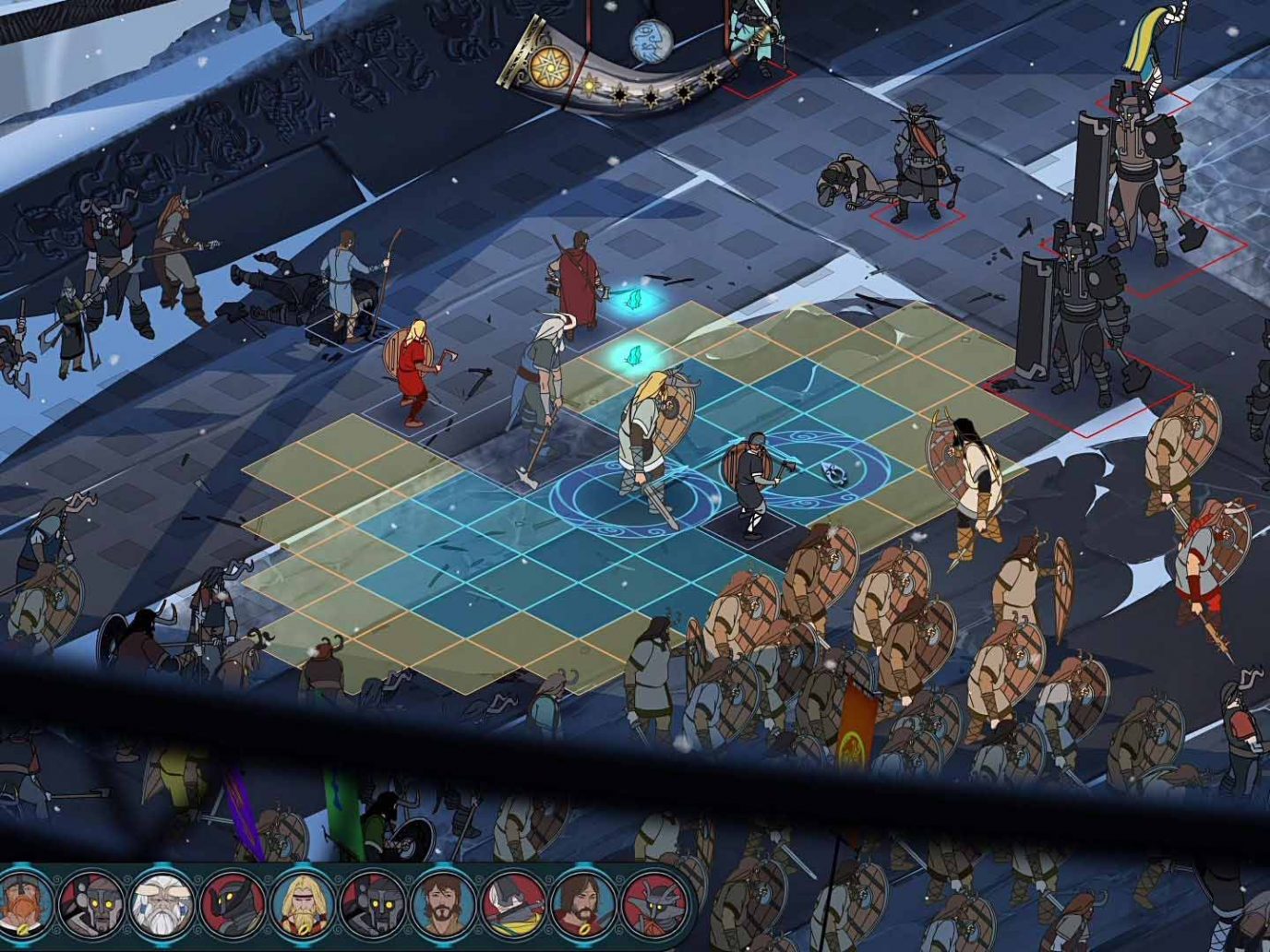Click the black pointed-helm dredge portrait
Screen dimensions: 1270x952
click(x=231, y=902)
